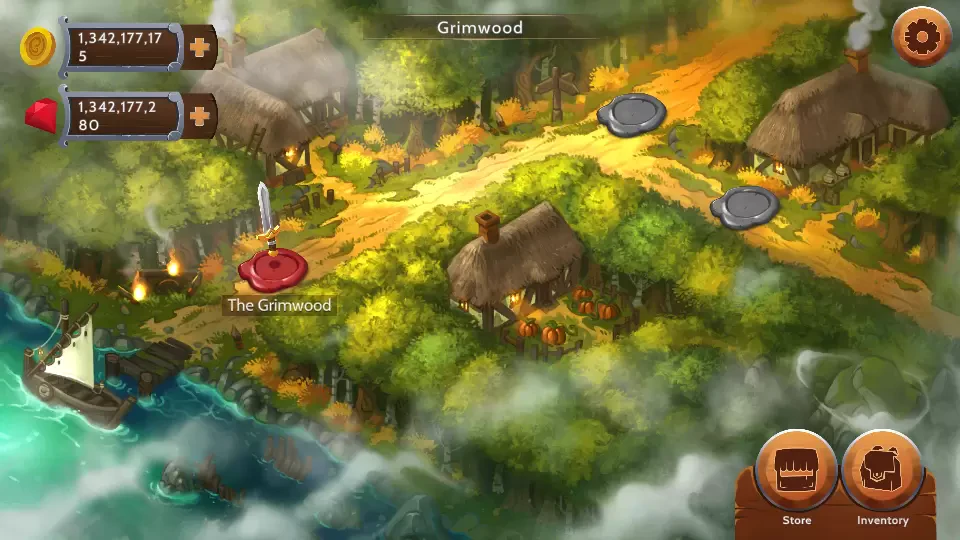This screenshot has width=960, height=540.
Task: Add more gold coins with the plus button
Action: pos(200,47)
